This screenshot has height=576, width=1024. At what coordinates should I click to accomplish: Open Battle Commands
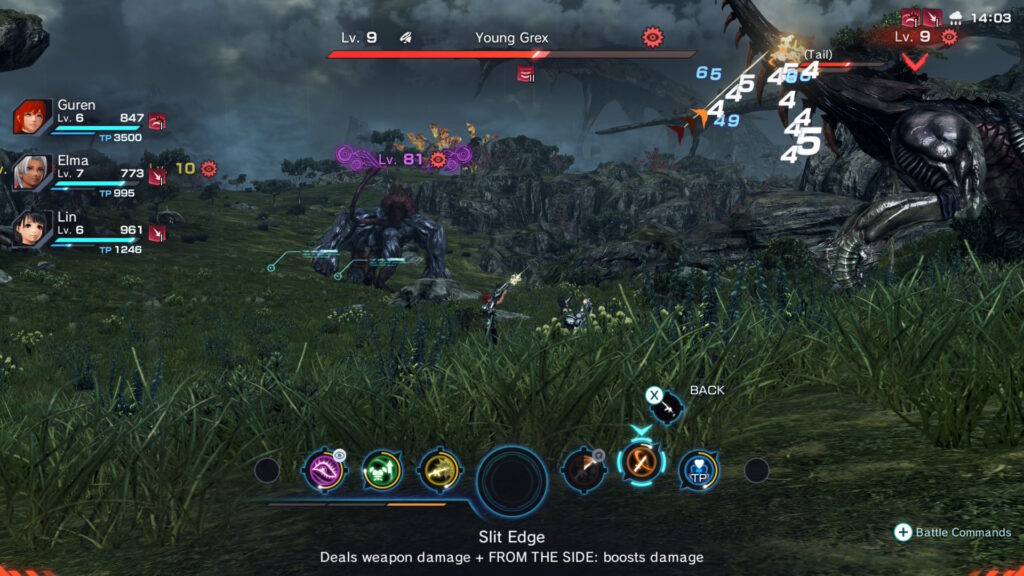click(953, 532)
